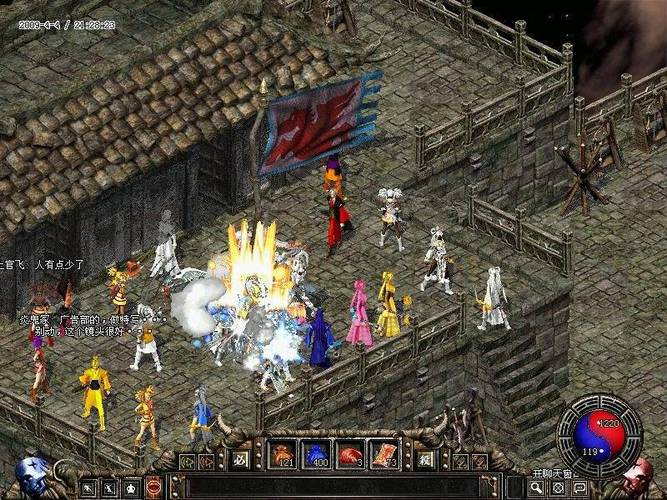Select the orange potion hotbar slot
This screenshot has width=667, height=500.
click(x=284, y=455)
